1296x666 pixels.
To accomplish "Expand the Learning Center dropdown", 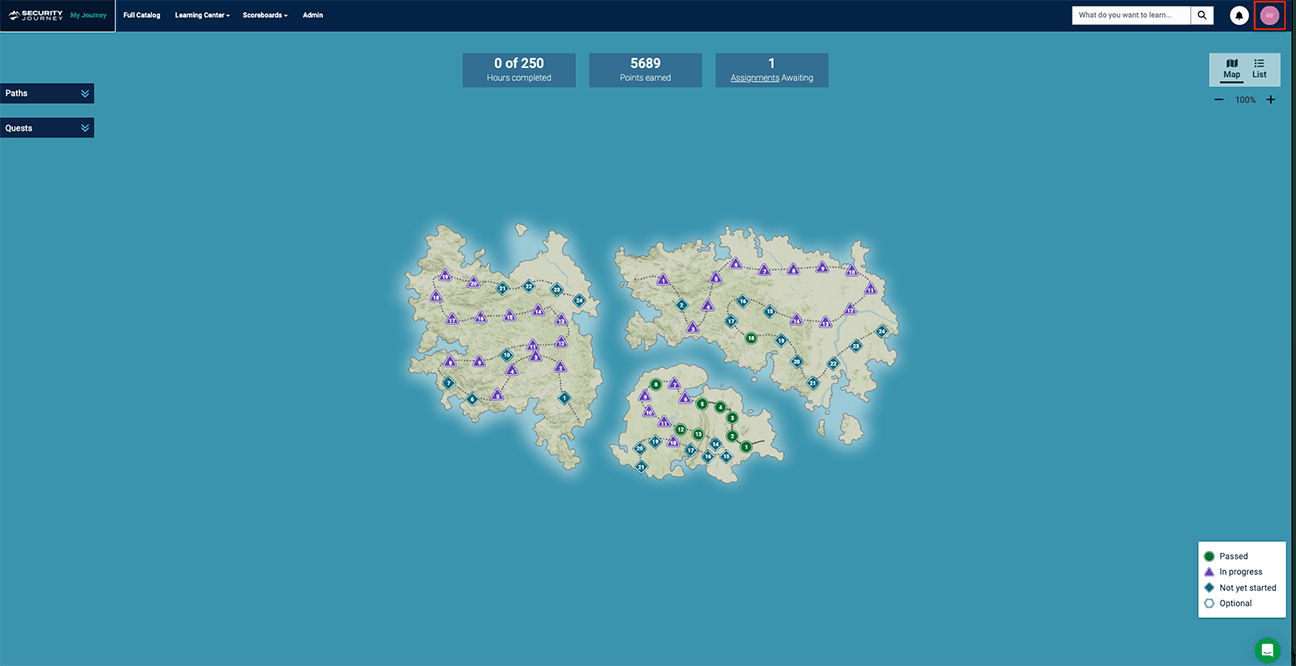I will tap(201, 15).
